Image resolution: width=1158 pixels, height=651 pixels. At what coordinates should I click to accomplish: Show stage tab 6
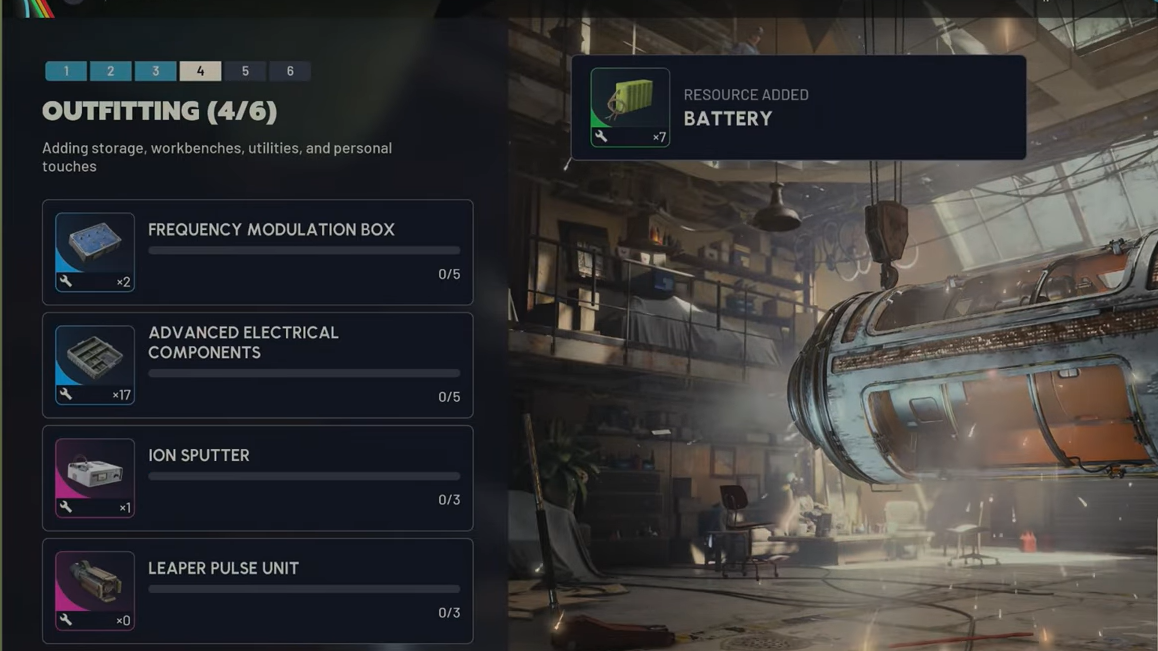tap(290, 71)
